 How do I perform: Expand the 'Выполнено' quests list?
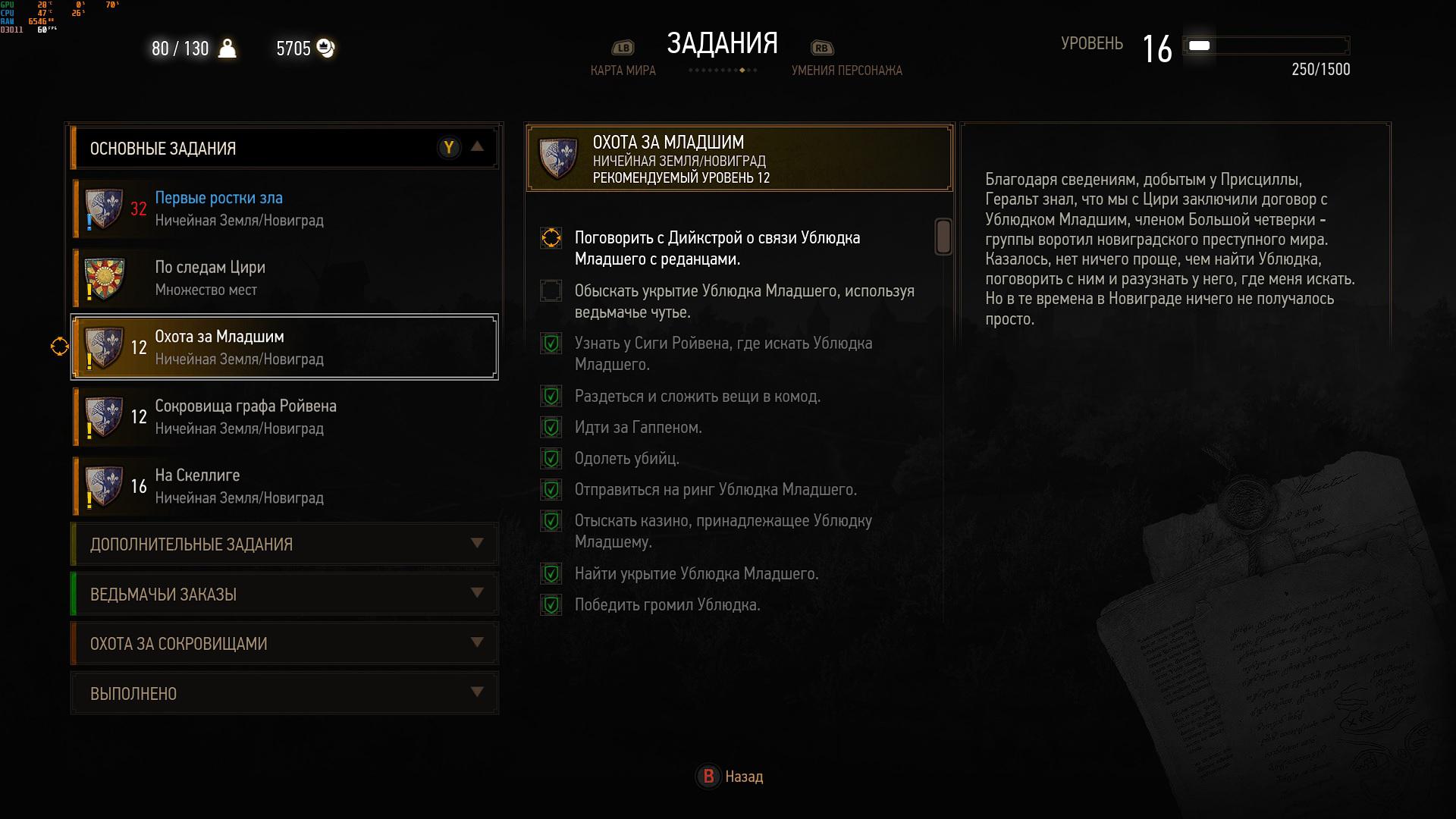tap(284, 693)
